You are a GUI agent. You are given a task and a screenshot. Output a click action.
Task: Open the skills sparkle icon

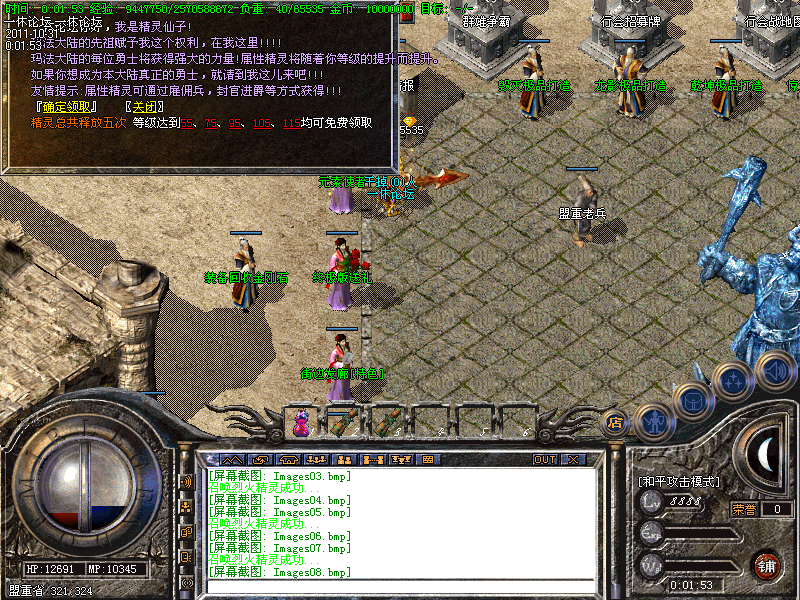tap(734, 382)
